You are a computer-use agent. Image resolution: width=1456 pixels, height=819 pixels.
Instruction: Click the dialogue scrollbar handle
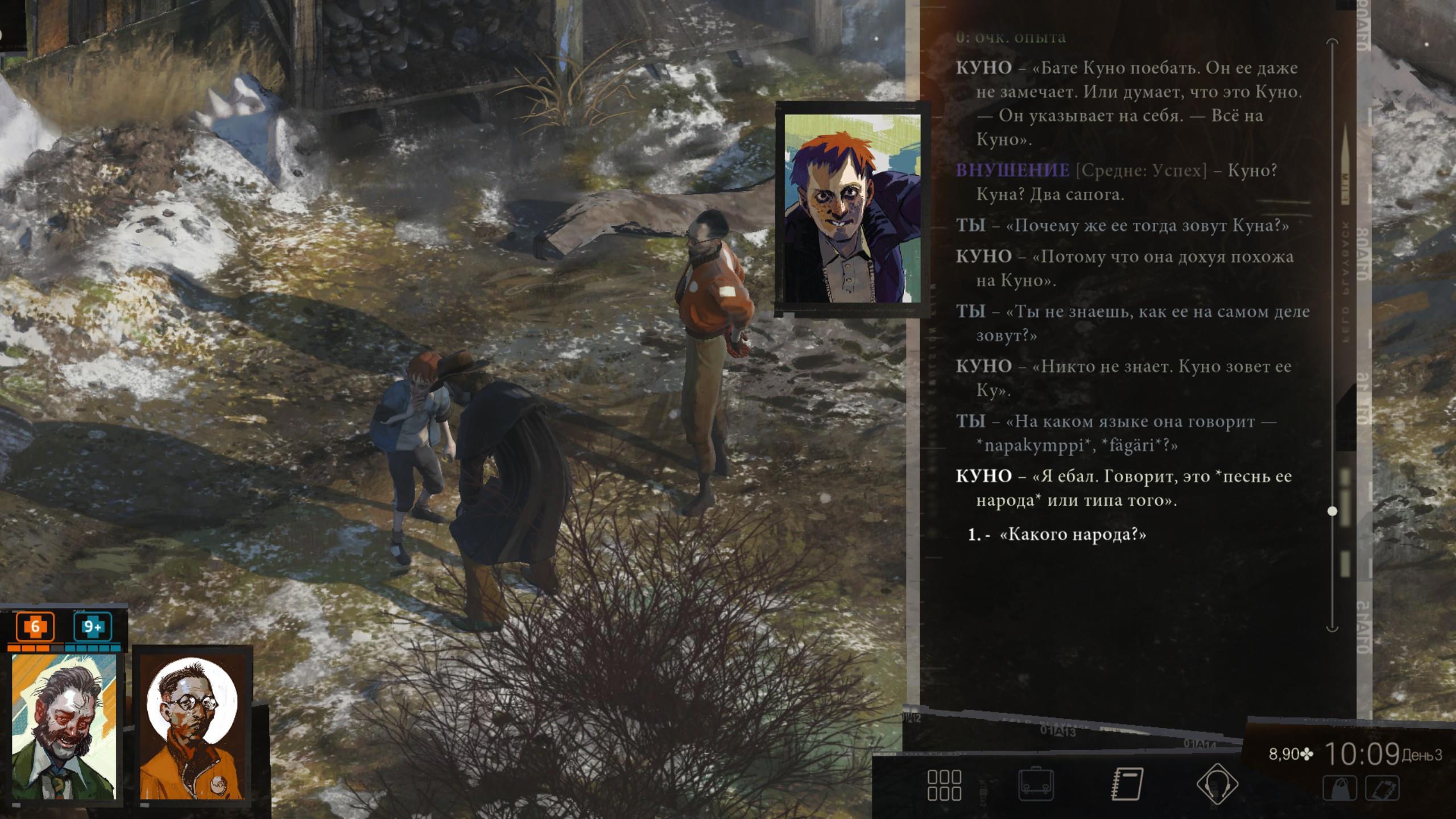(1332, 511)
